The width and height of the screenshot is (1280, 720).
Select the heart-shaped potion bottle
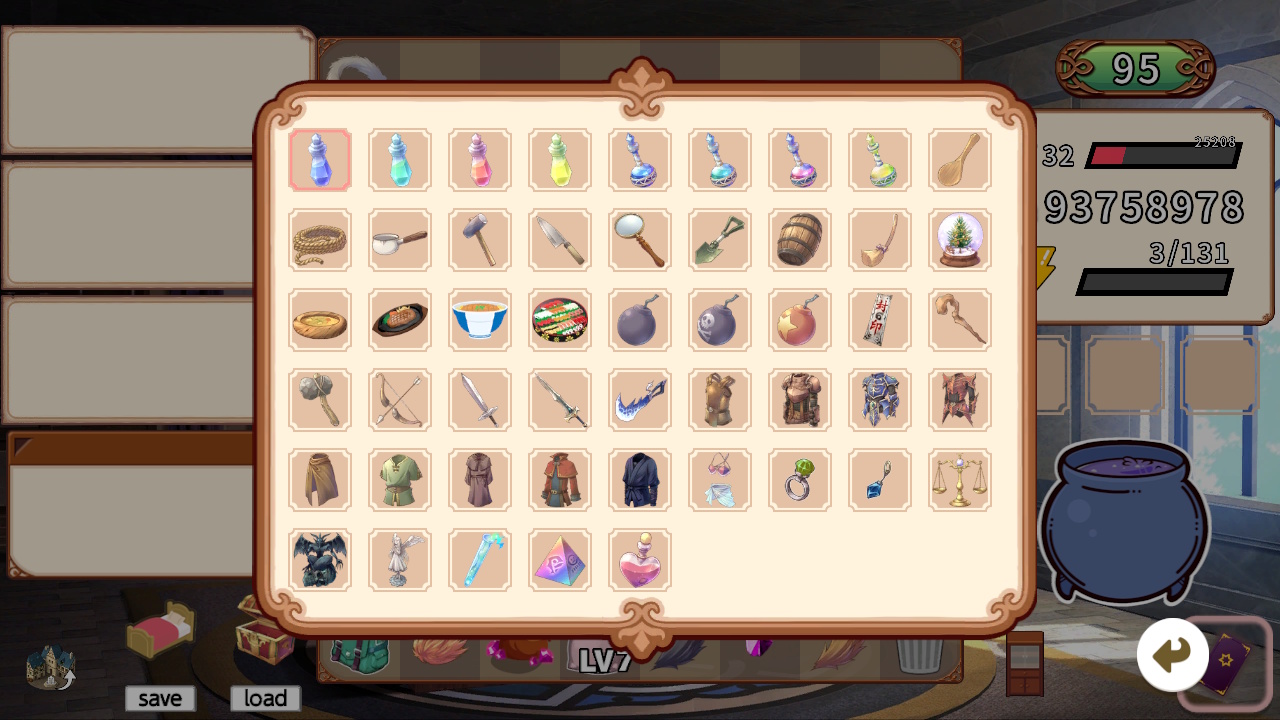point(640,560)
